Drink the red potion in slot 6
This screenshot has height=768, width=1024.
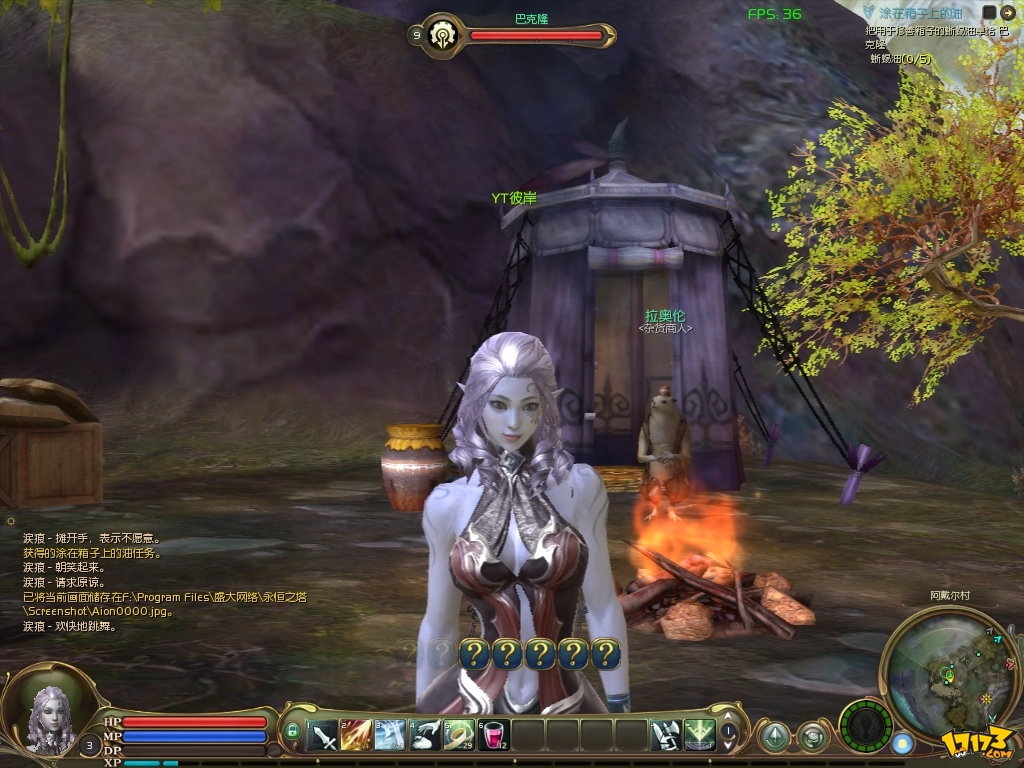(494, 735)
